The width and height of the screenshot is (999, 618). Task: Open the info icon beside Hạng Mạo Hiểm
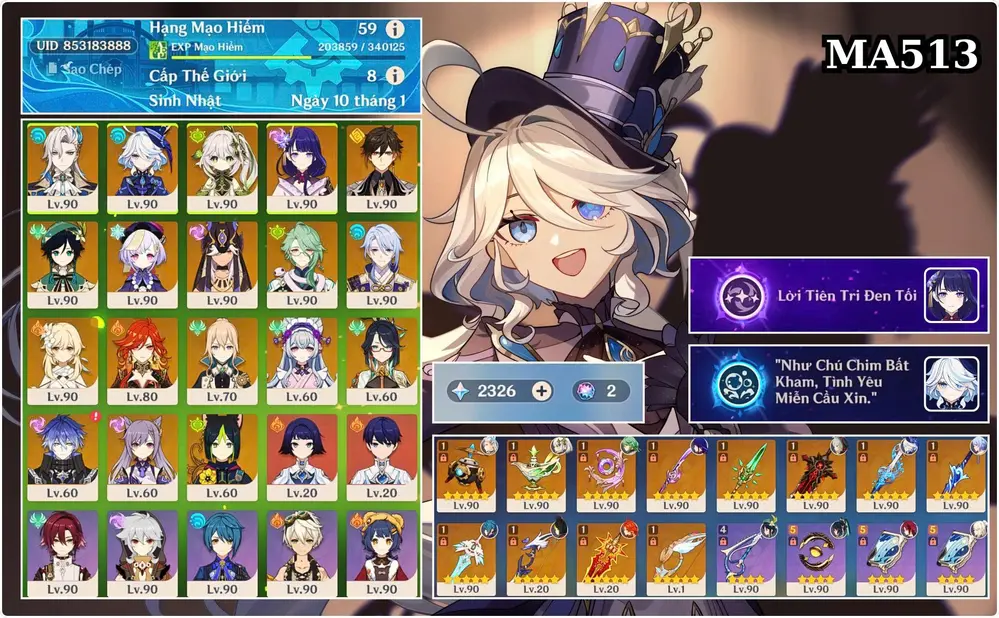coord(395,29)
